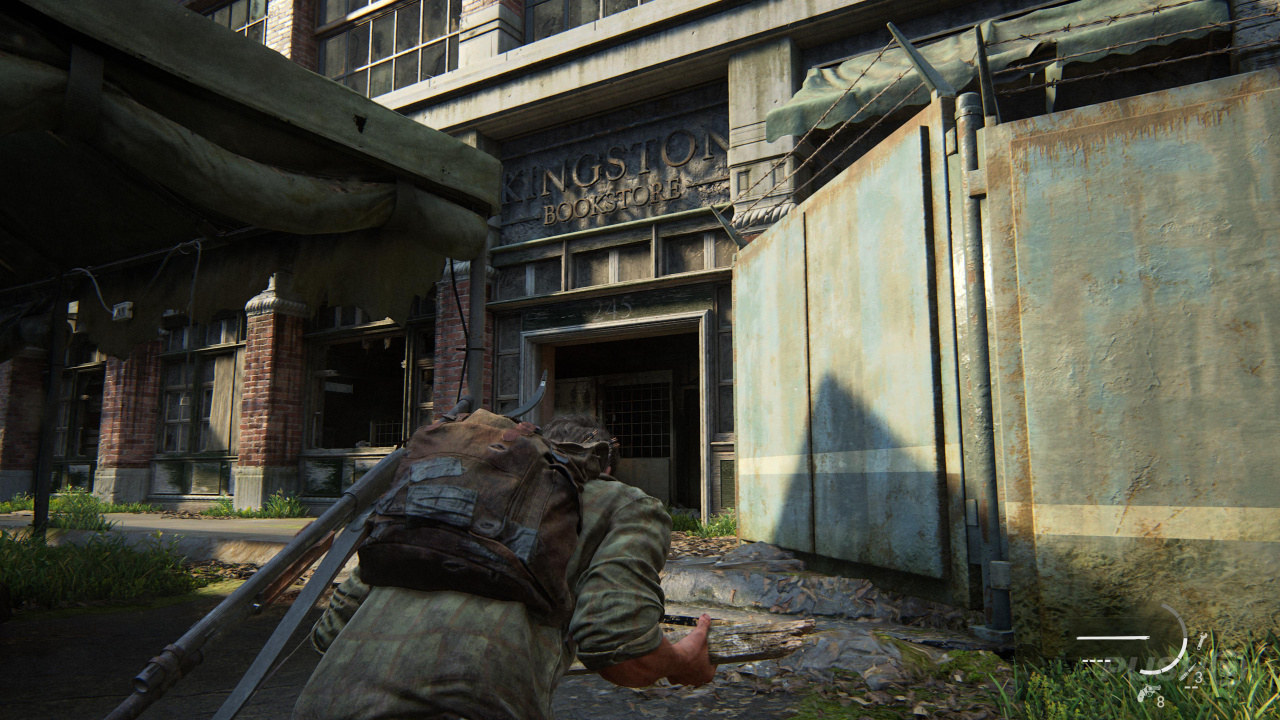The width and height of the screenshot is (1280, 720).
Task: Click the wrench tool icon
Action: [x=1201, y=640]
